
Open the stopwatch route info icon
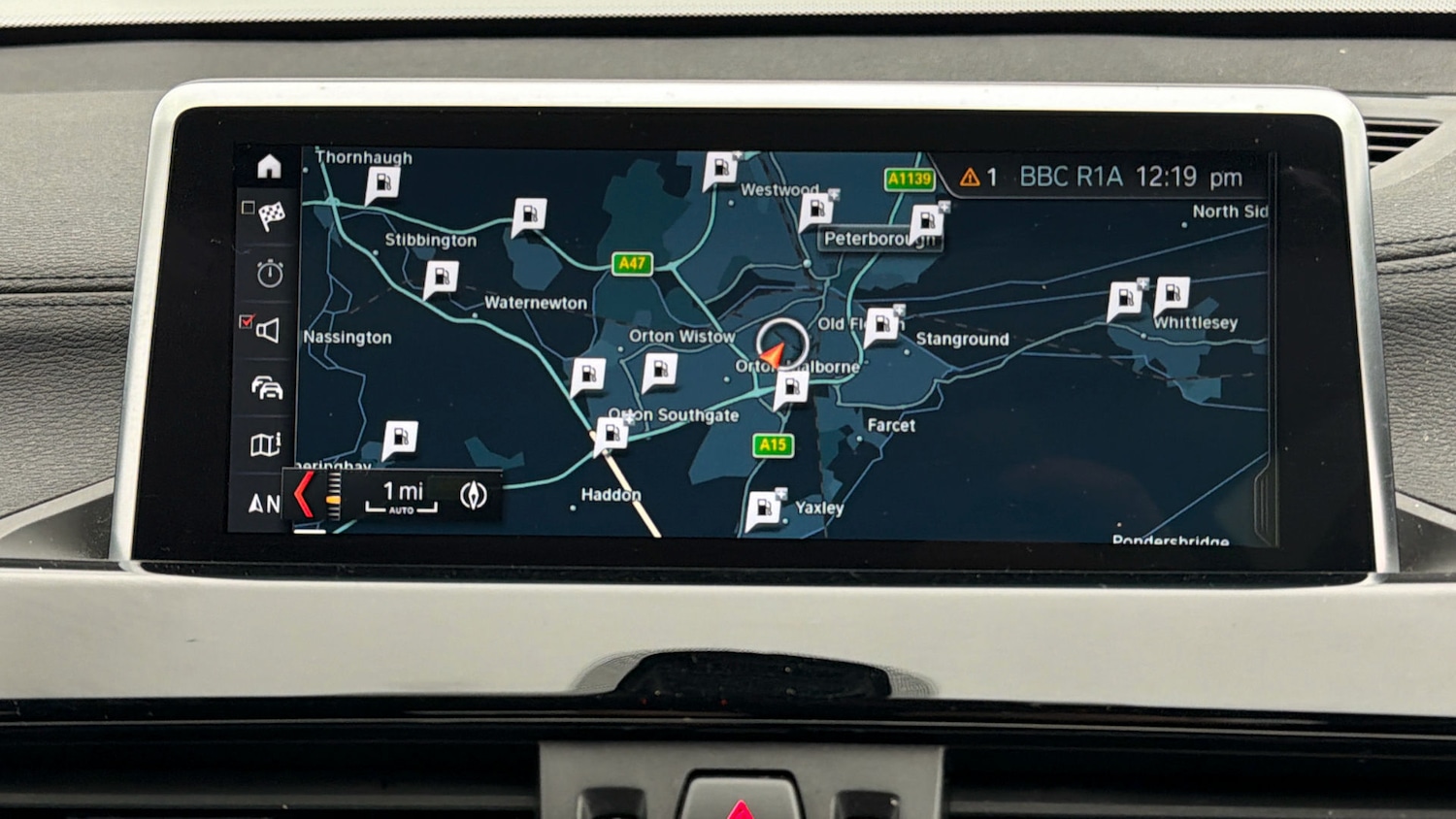pyautogui.click(x=270, y=274)
